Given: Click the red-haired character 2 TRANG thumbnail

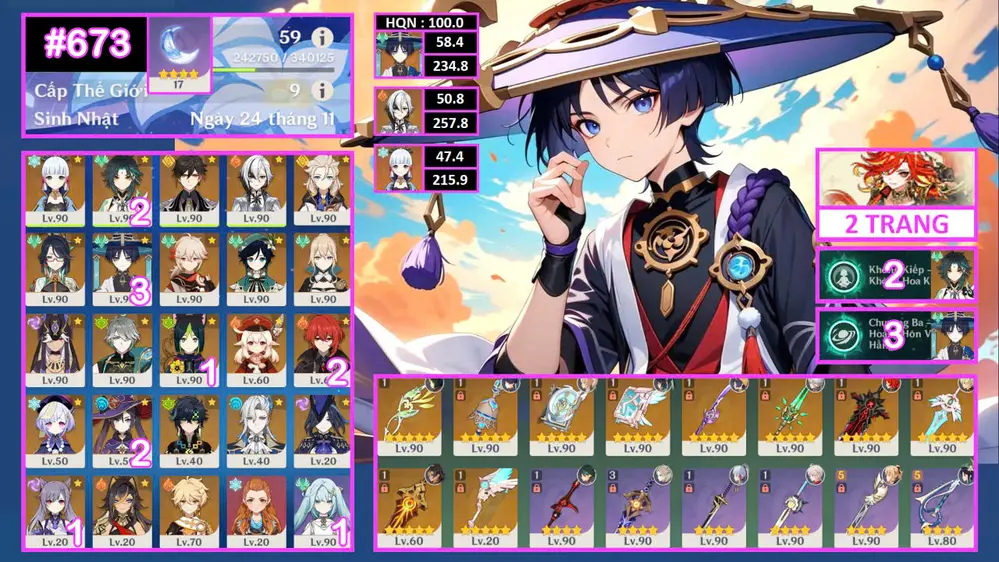Looking at the screenshot, I should tap(895, 180).
